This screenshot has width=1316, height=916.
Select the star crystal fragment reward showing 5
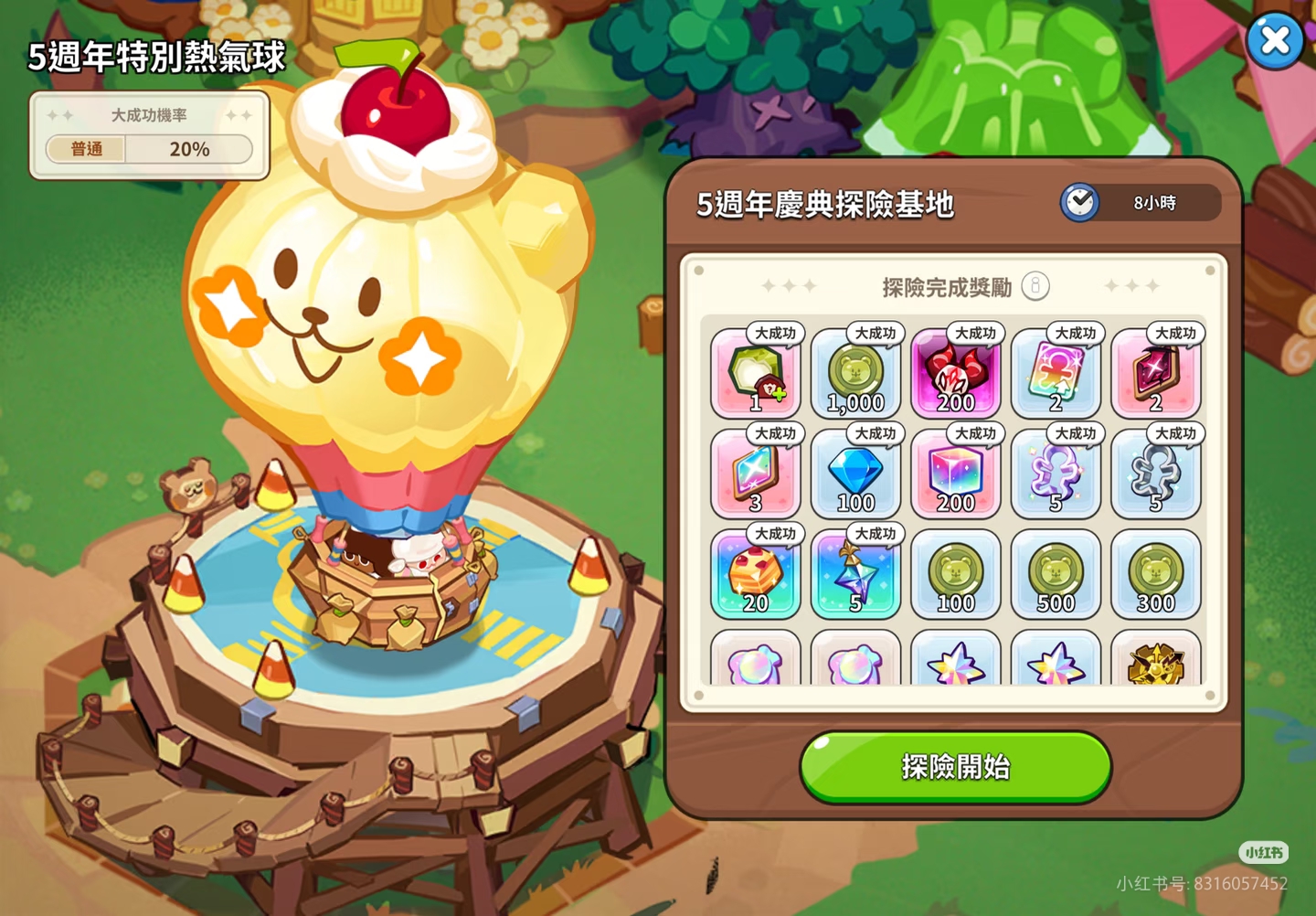856,576
